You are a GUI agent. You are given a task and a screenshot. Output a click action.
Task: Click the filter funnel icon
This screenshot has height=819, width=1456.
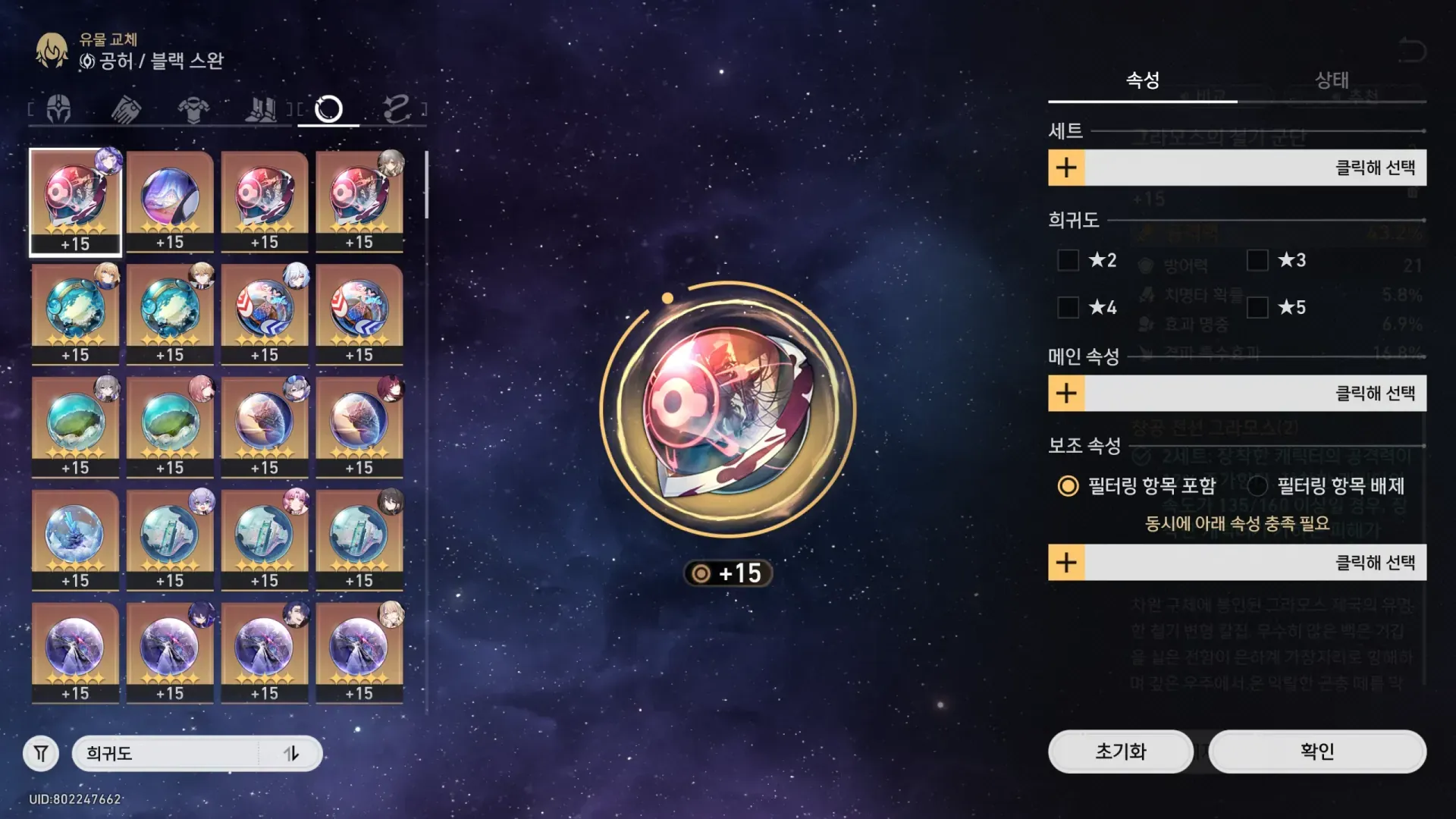(x=41, y=754)
